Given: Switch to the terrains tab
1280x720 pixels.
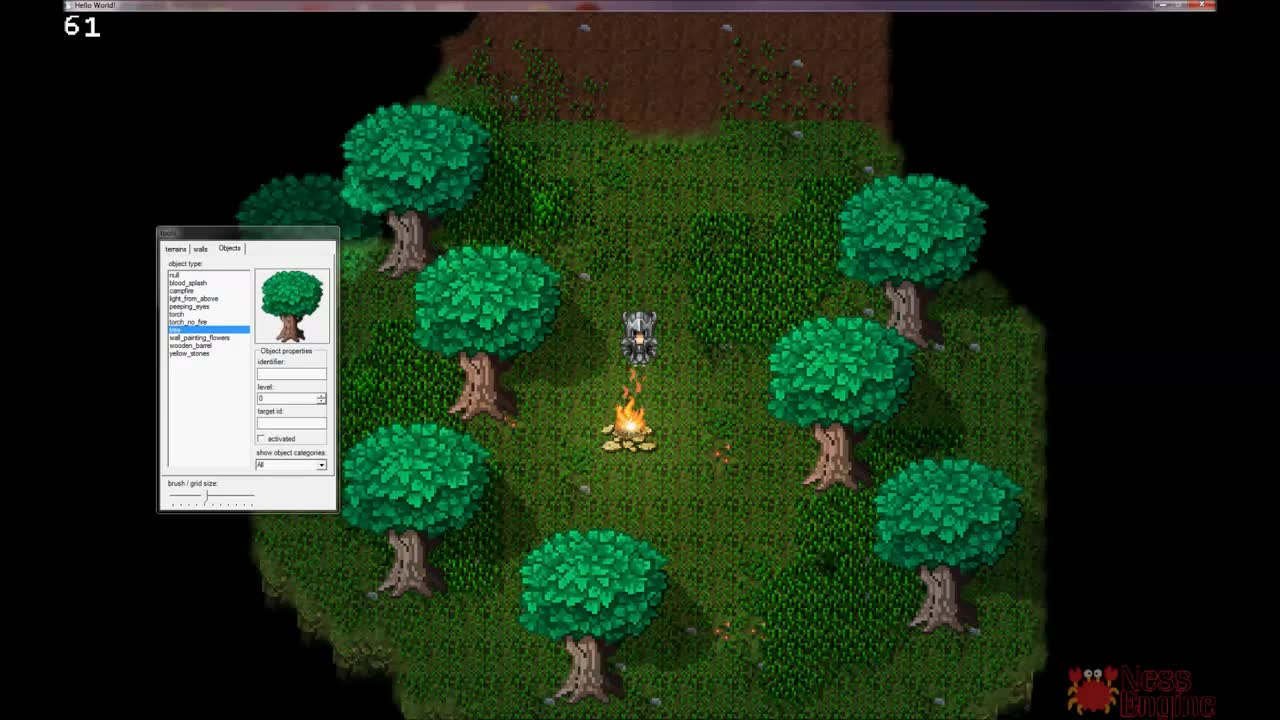Looking at the screenshot, I should tap(176, 248).
